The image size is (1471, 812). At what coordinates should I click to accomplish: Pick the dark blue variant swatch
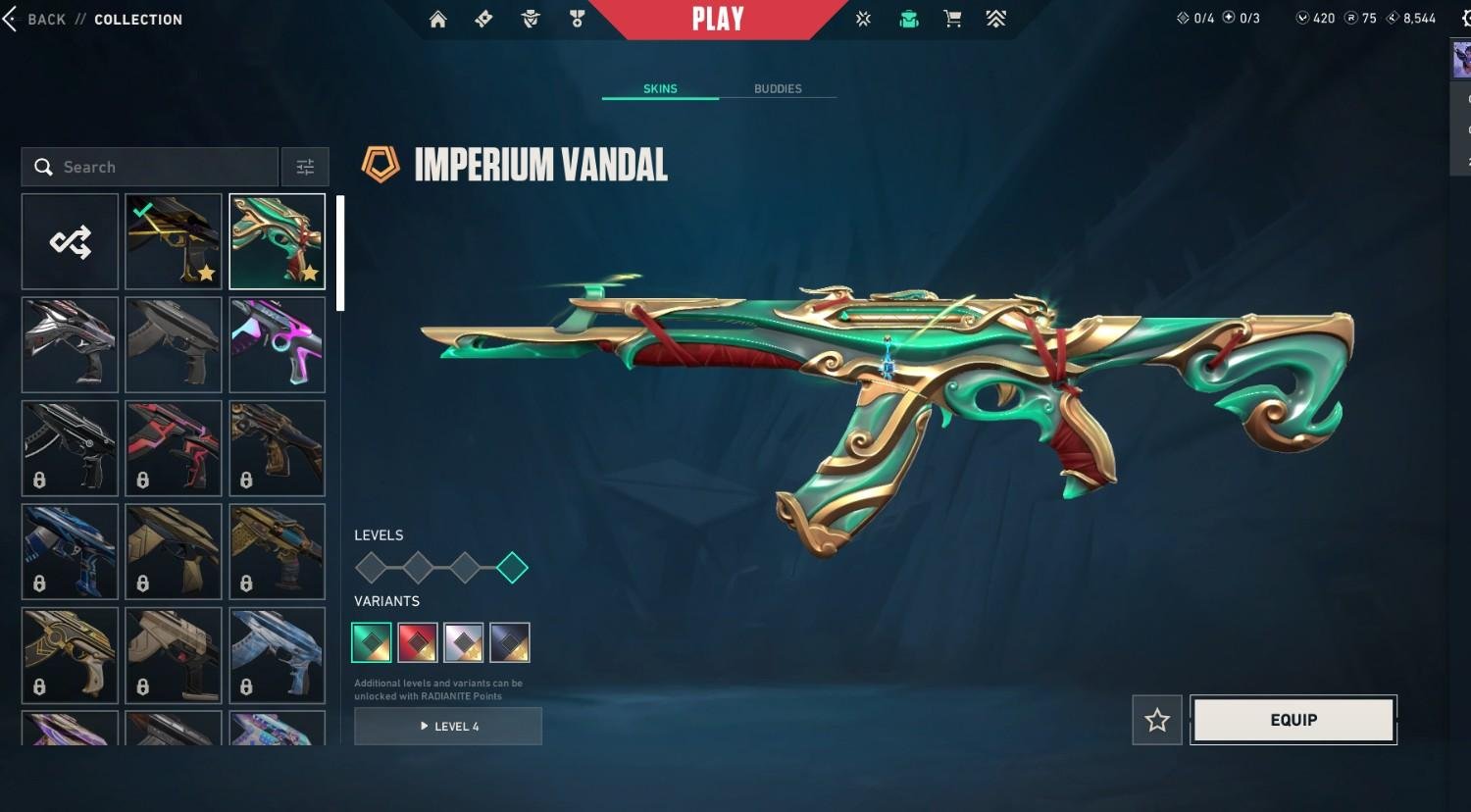[510, 642]
